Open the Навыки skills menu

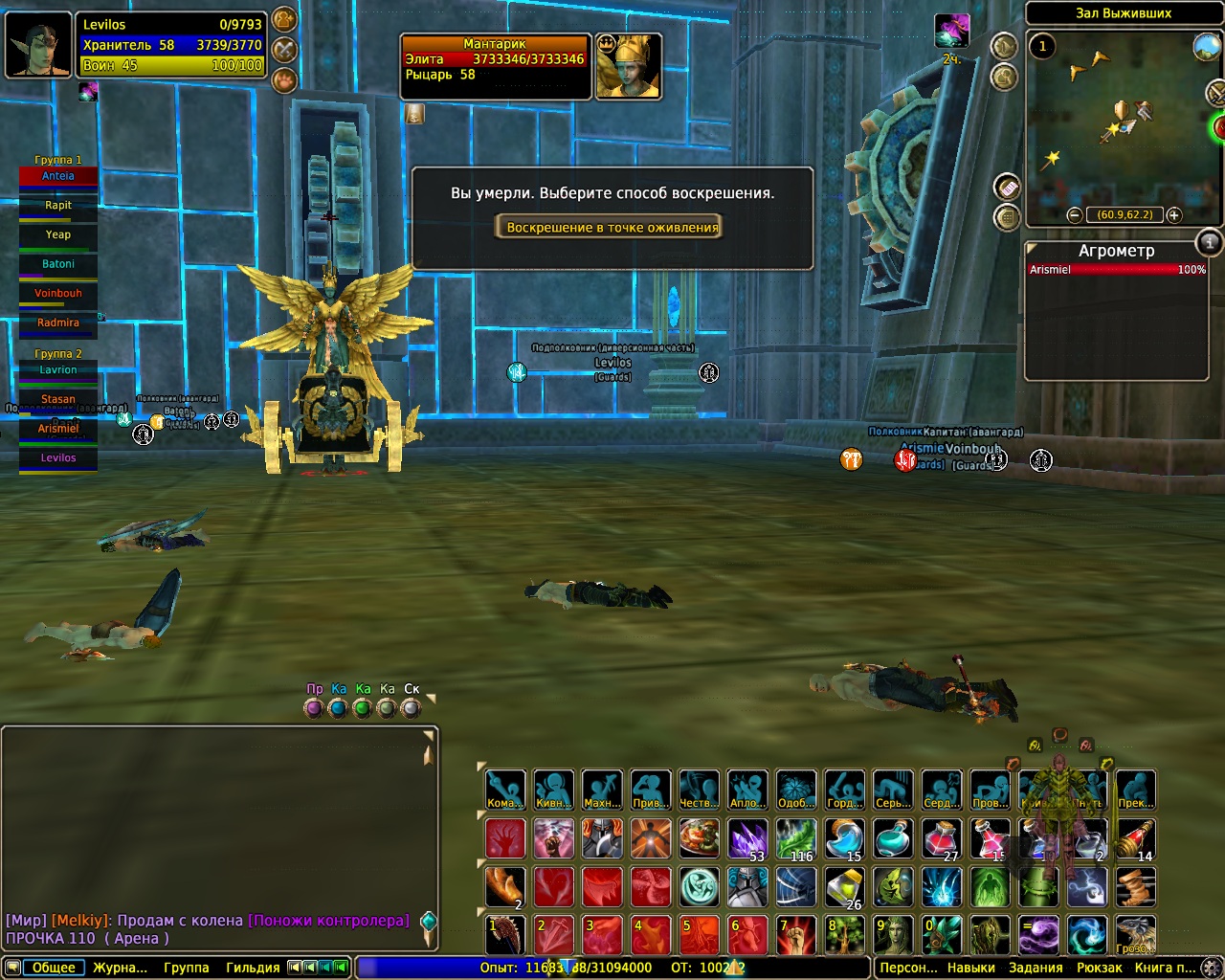970,968
